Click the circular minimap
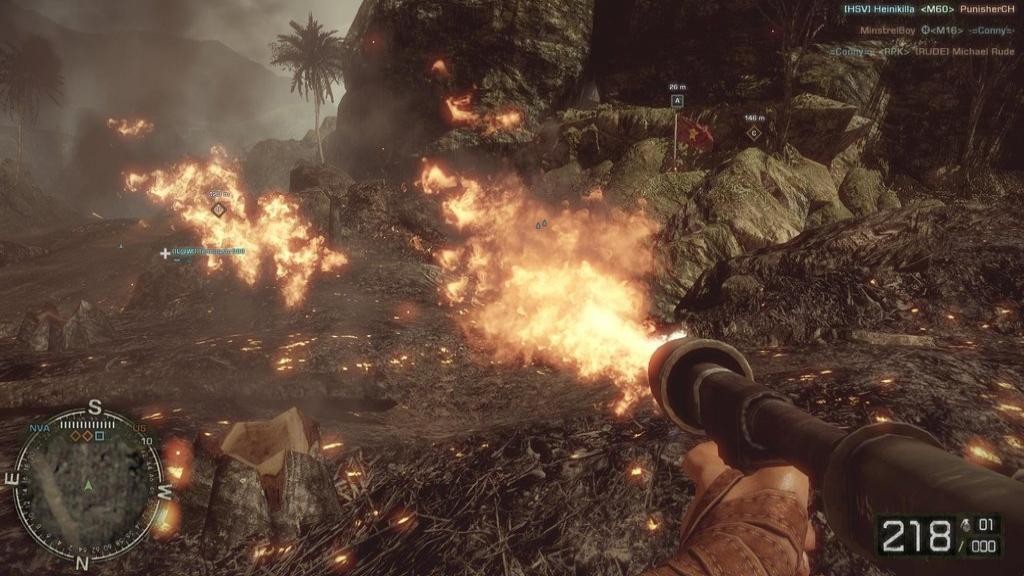Screen dimensions: 1024x576 coord(88,485)
